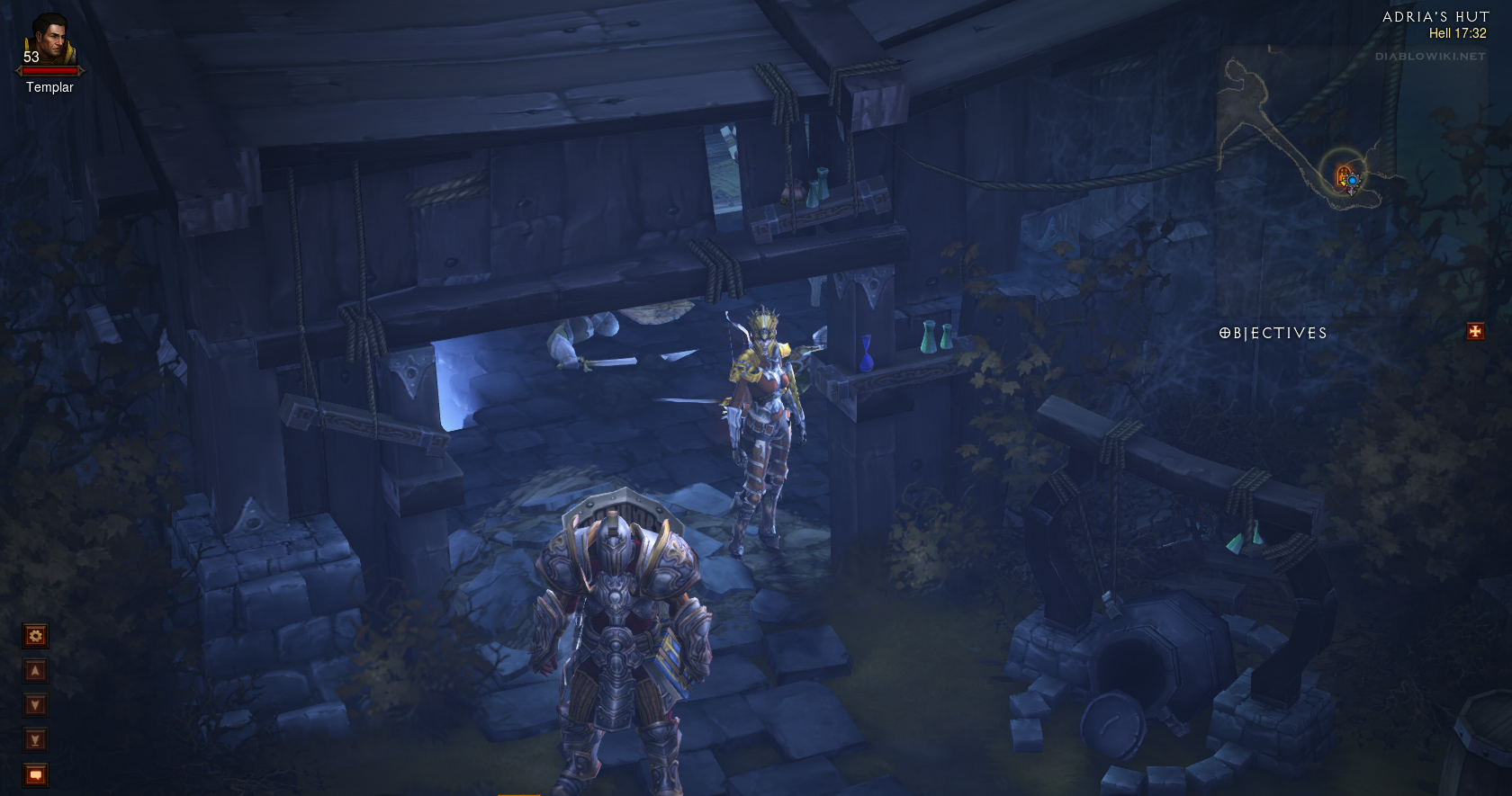Open chat settings with the gear button

pos(35,637)
